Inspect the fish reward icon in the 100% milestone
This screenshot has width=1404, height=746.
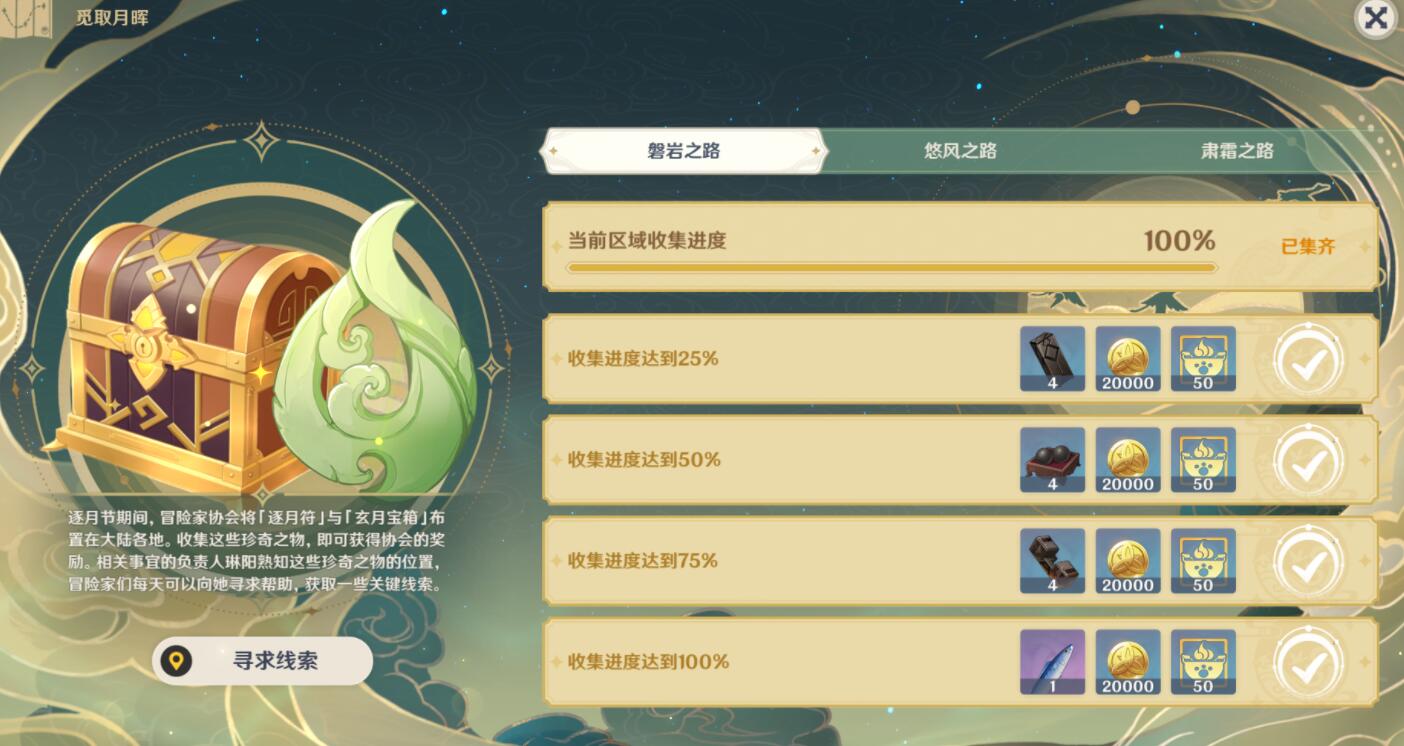[x=1052, y=661]
